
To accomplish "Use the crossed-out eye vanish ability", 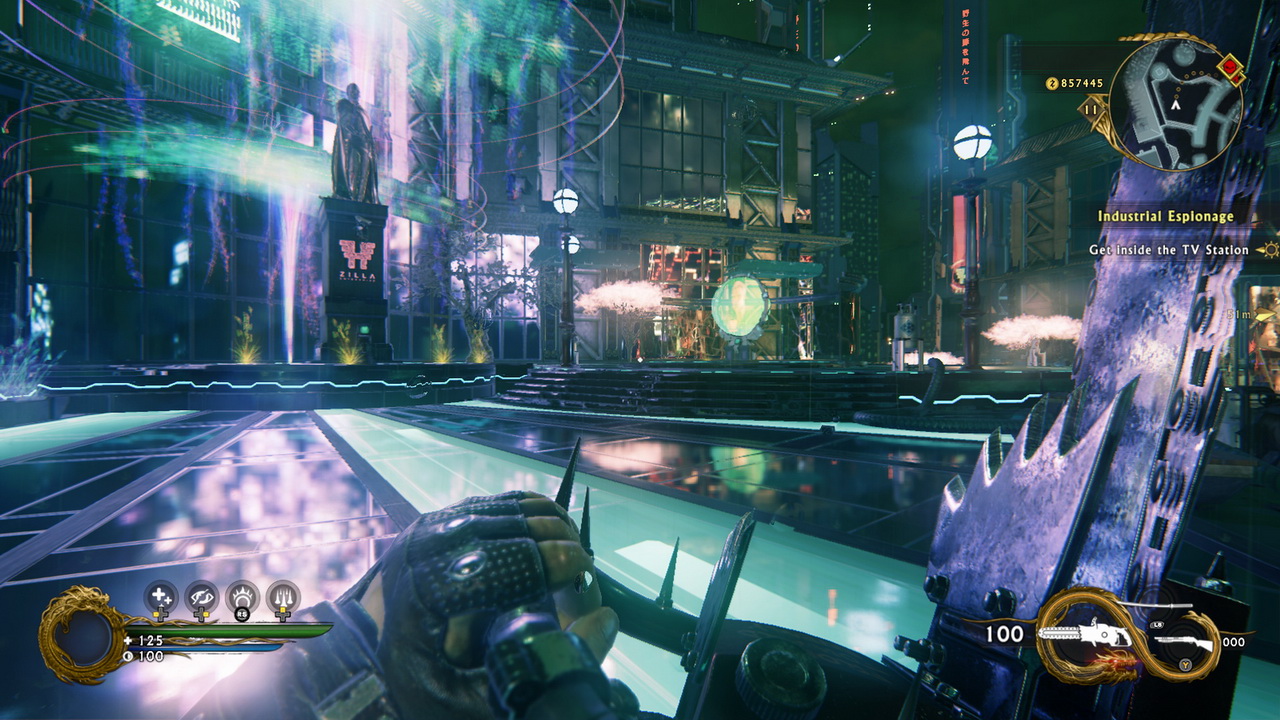I will point(201,599).
